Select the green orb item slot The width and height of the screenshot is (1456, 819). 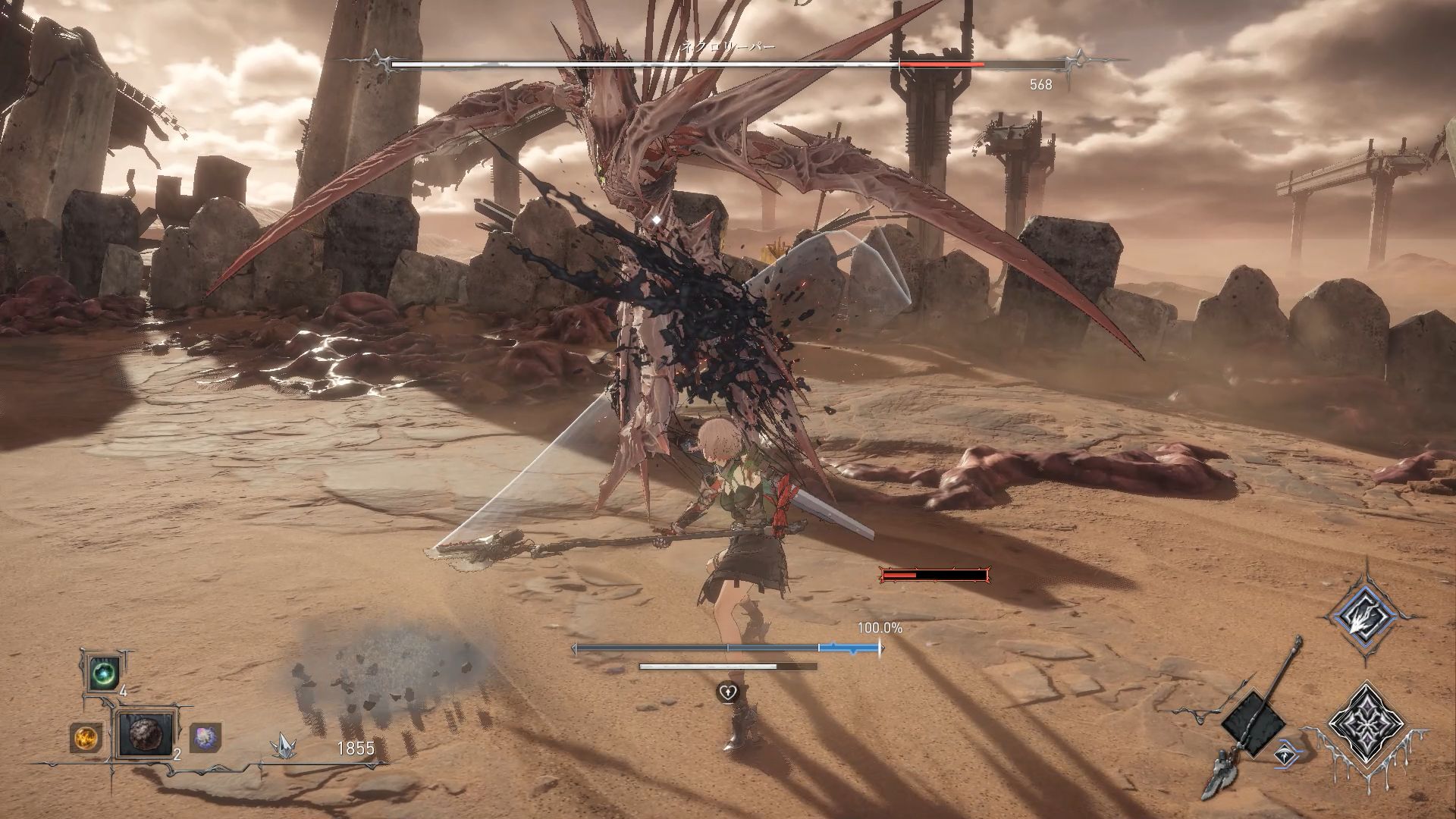(x=102, y=673)
